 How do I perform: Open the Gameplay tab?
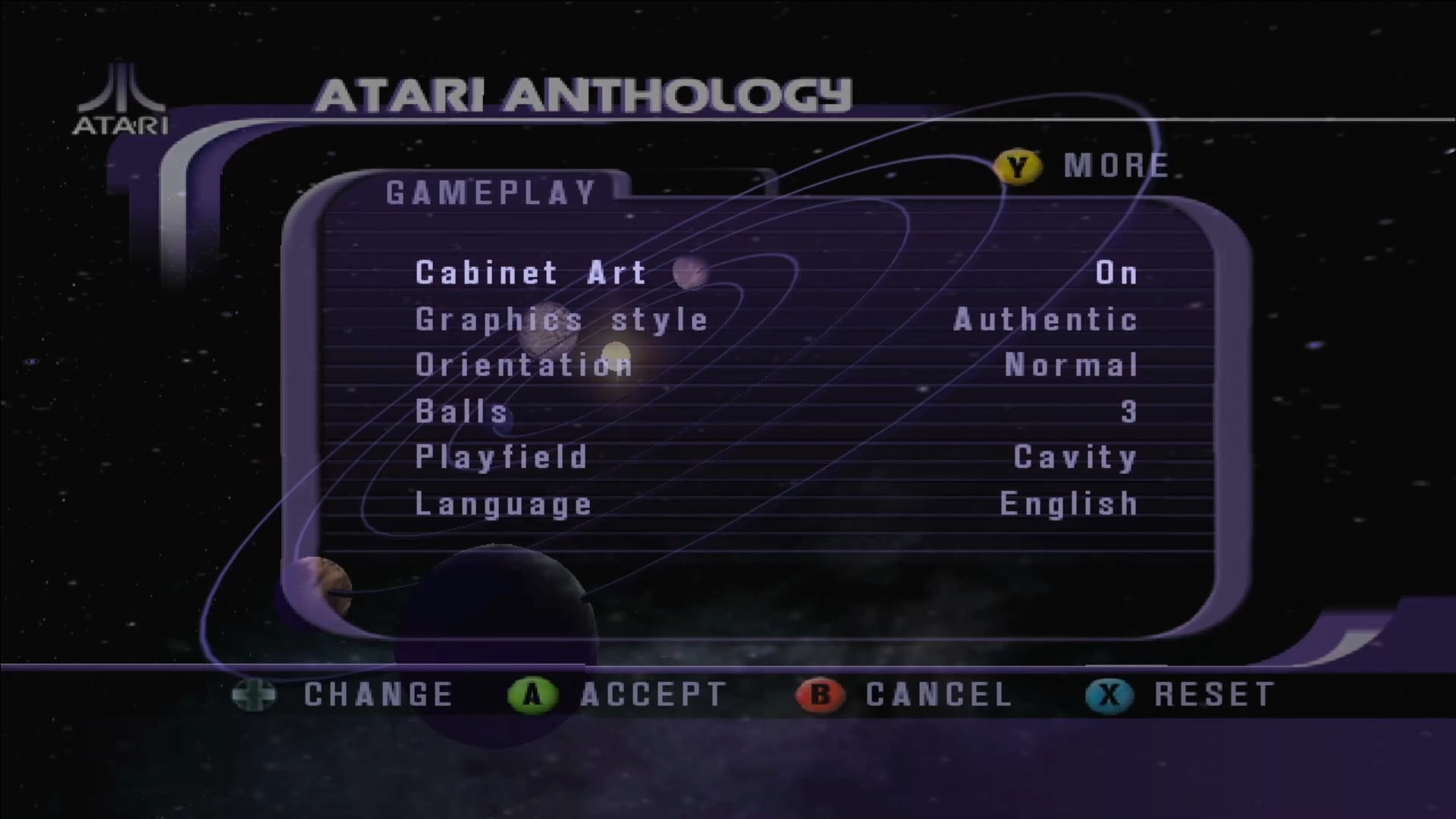(491, 193)
